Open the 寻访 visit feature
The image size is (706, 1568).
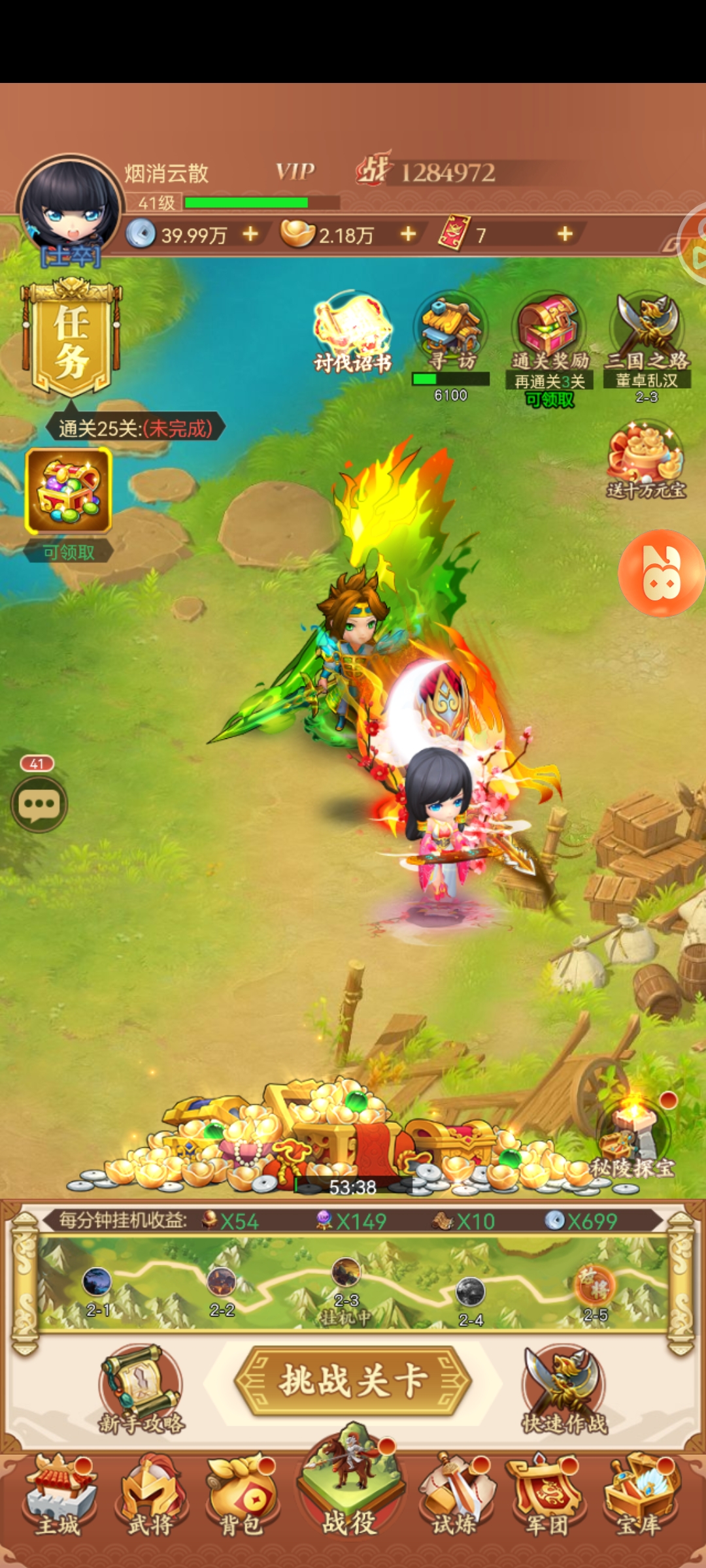[451, 330]
